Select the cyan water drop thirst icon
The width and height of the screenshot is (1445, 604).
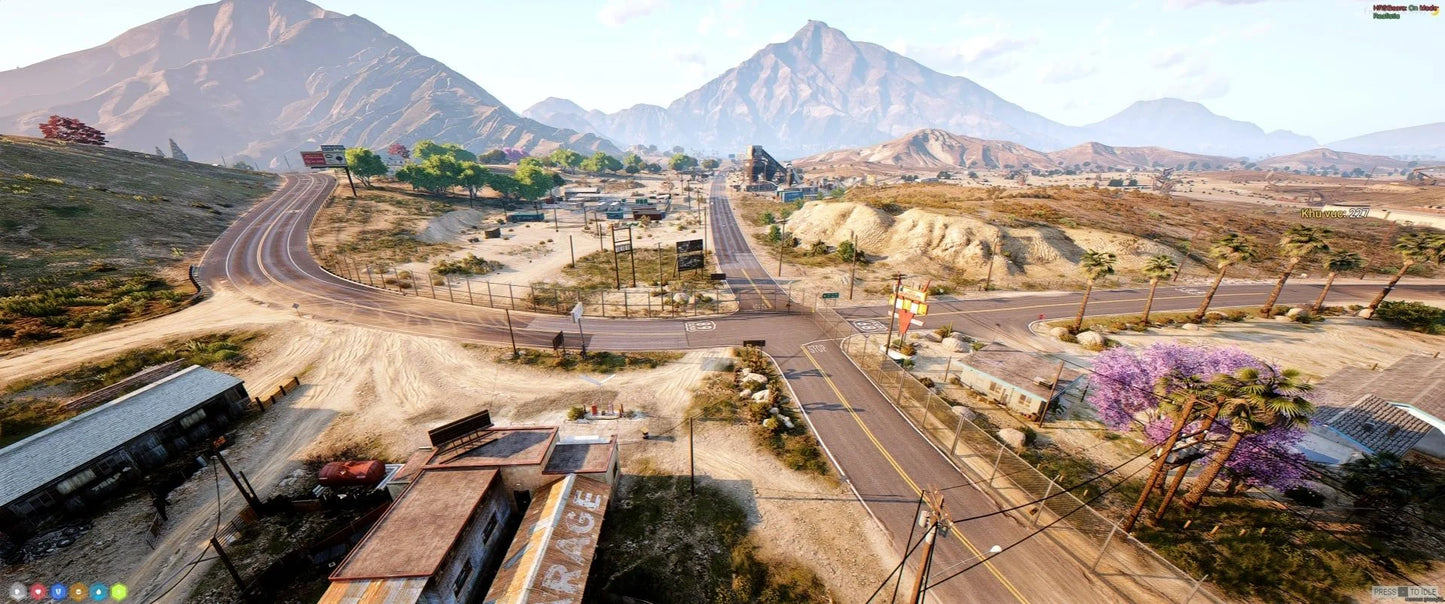click(x=98, y=591)
